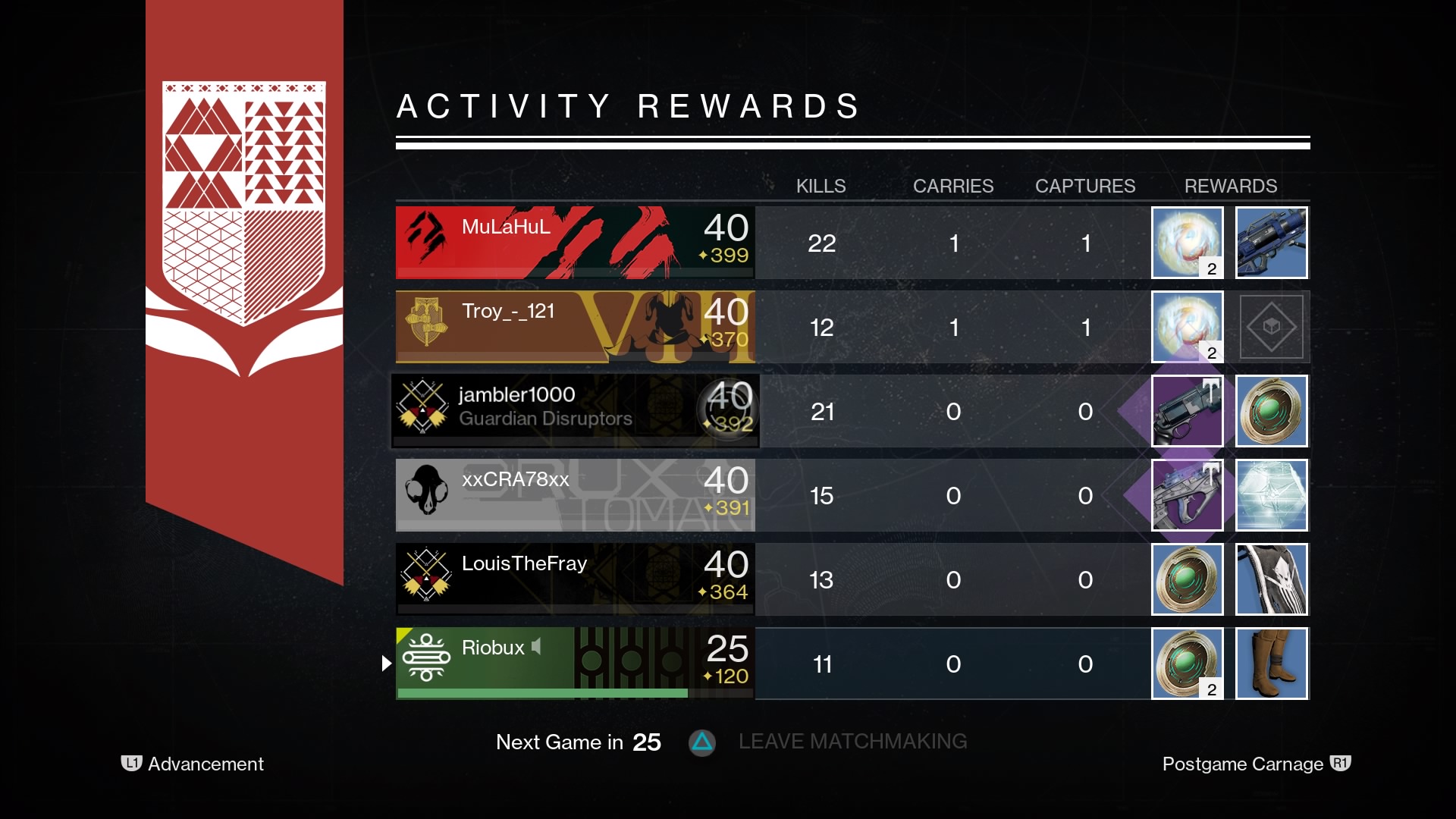This screenshot has height=819, width=1456.
Task: Inspect MuLaHuL's blue fusion rifle reward
Action: coord(1272,243)
